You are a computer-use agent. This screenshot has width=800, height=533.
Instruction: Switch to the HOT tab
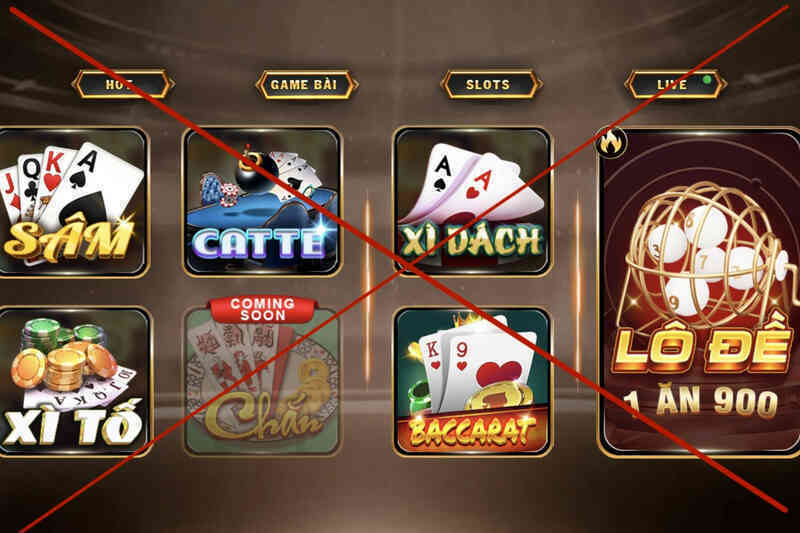click(x=122, y=85)
